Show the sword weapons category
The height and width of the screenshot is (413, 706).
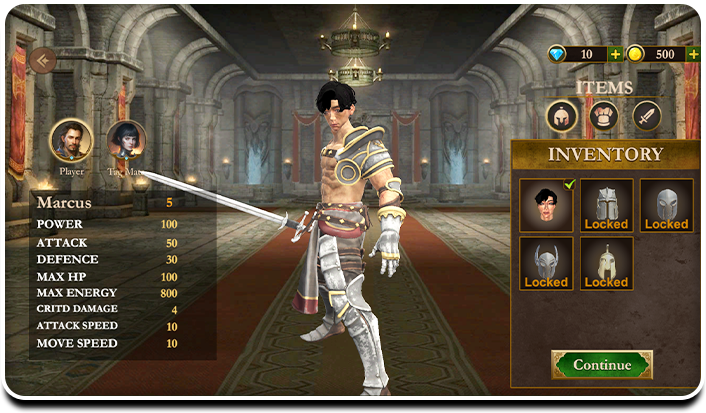(646, 117)
